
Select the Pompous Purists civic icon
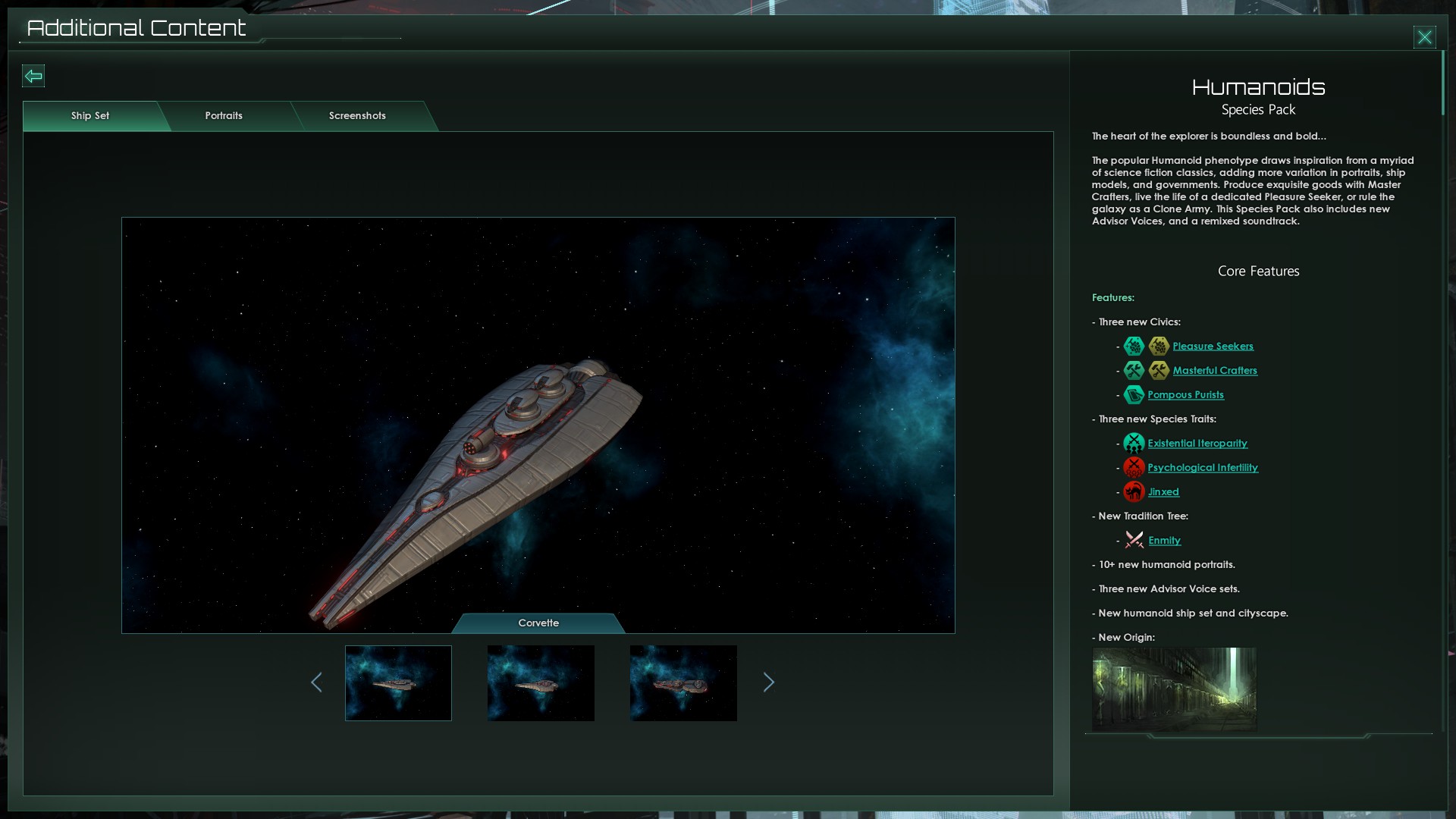coord(1134,394)
